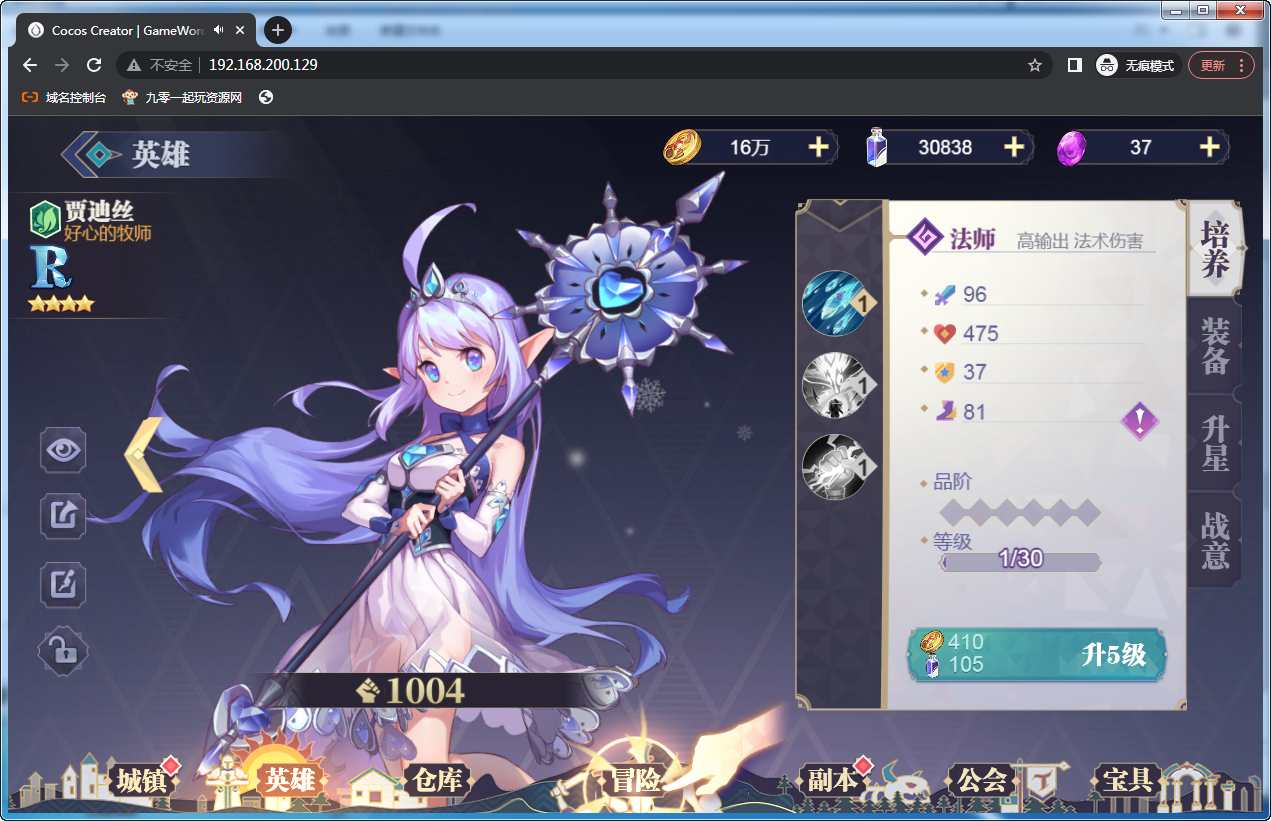Image resolution: width=1271 pixels, height=821 pixels.
Task: Visit the 公会 guild
Action: click(x=982, y=780)
